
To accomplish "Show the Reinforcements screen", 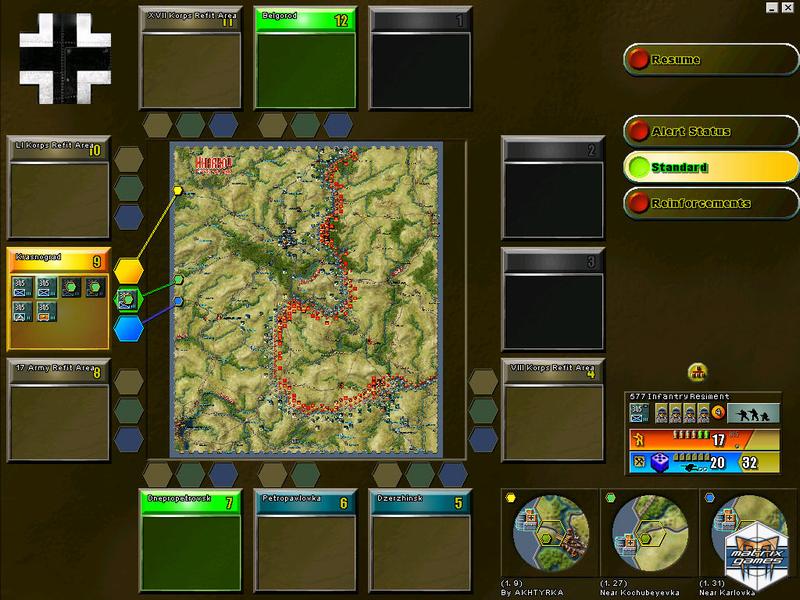I will pyautogui.click(x=710, y=204).
